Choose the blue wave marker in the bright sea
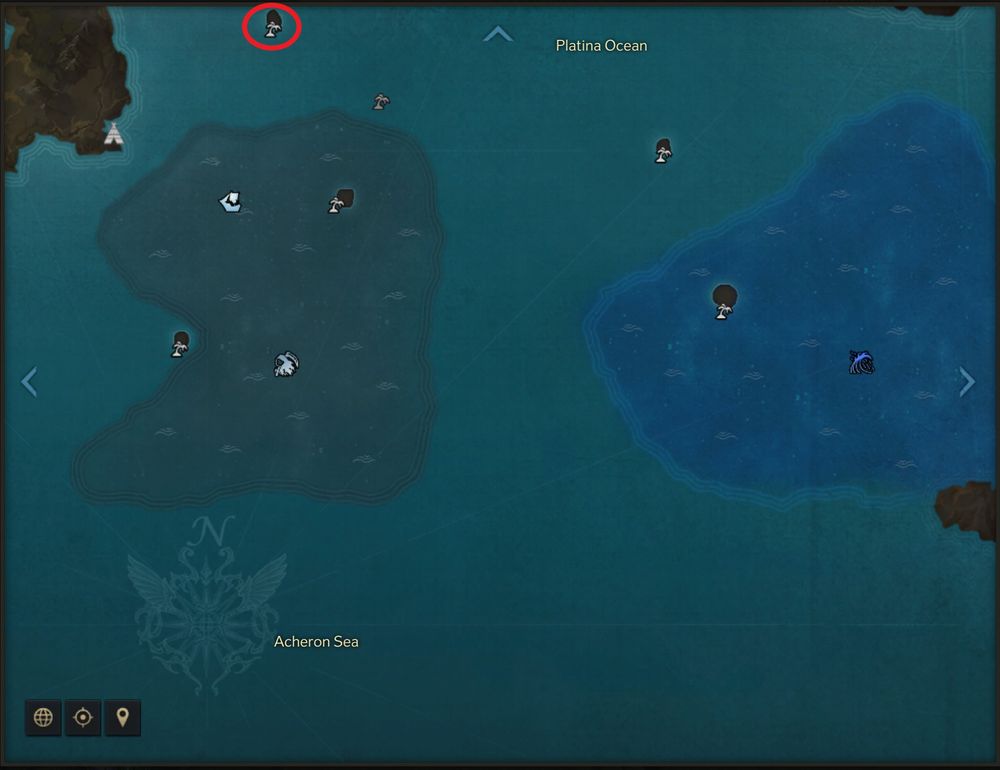Screen dimensions: 1000x770 coord(861,361)
